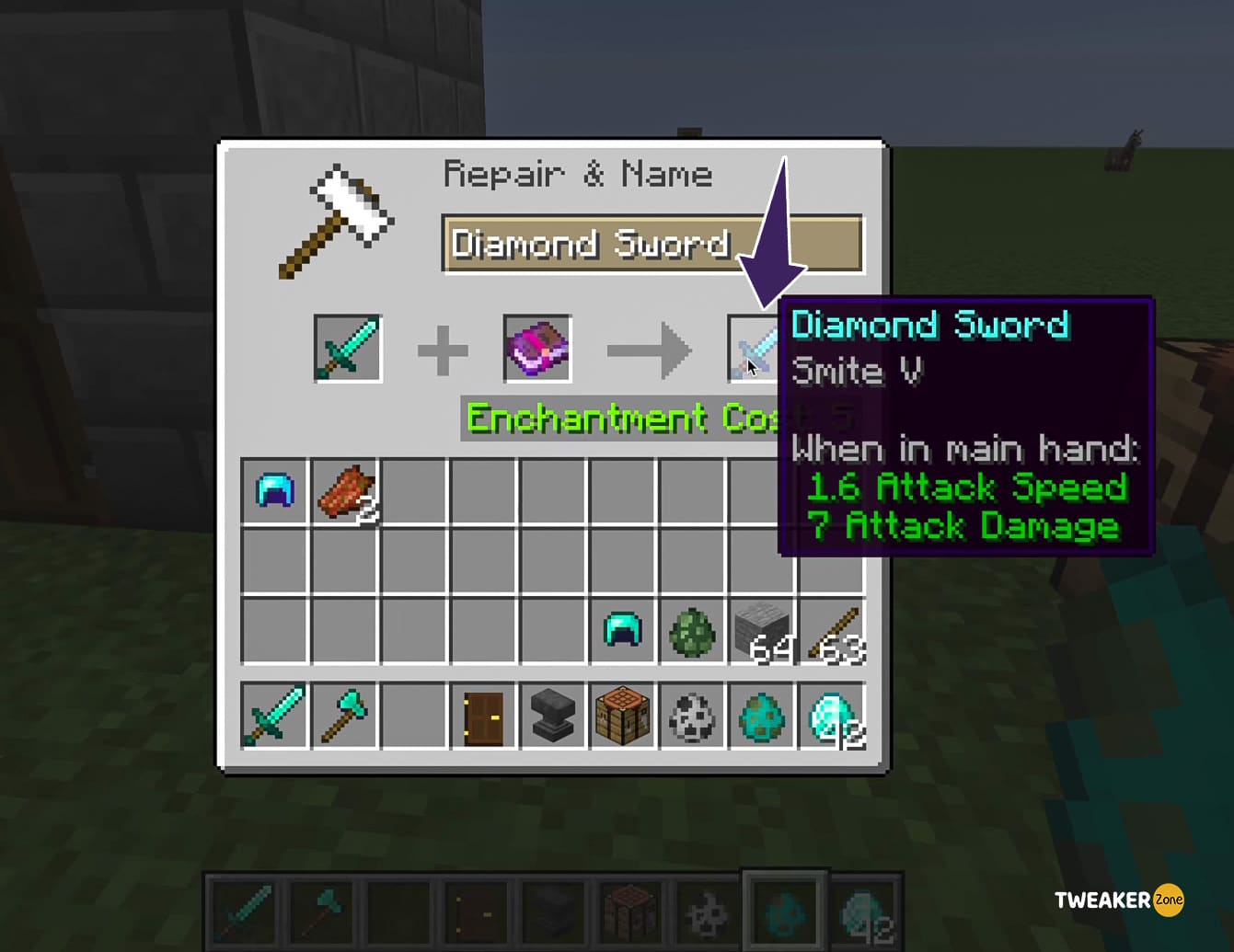Select the leather stack of 2

click(x=345, y=491)
